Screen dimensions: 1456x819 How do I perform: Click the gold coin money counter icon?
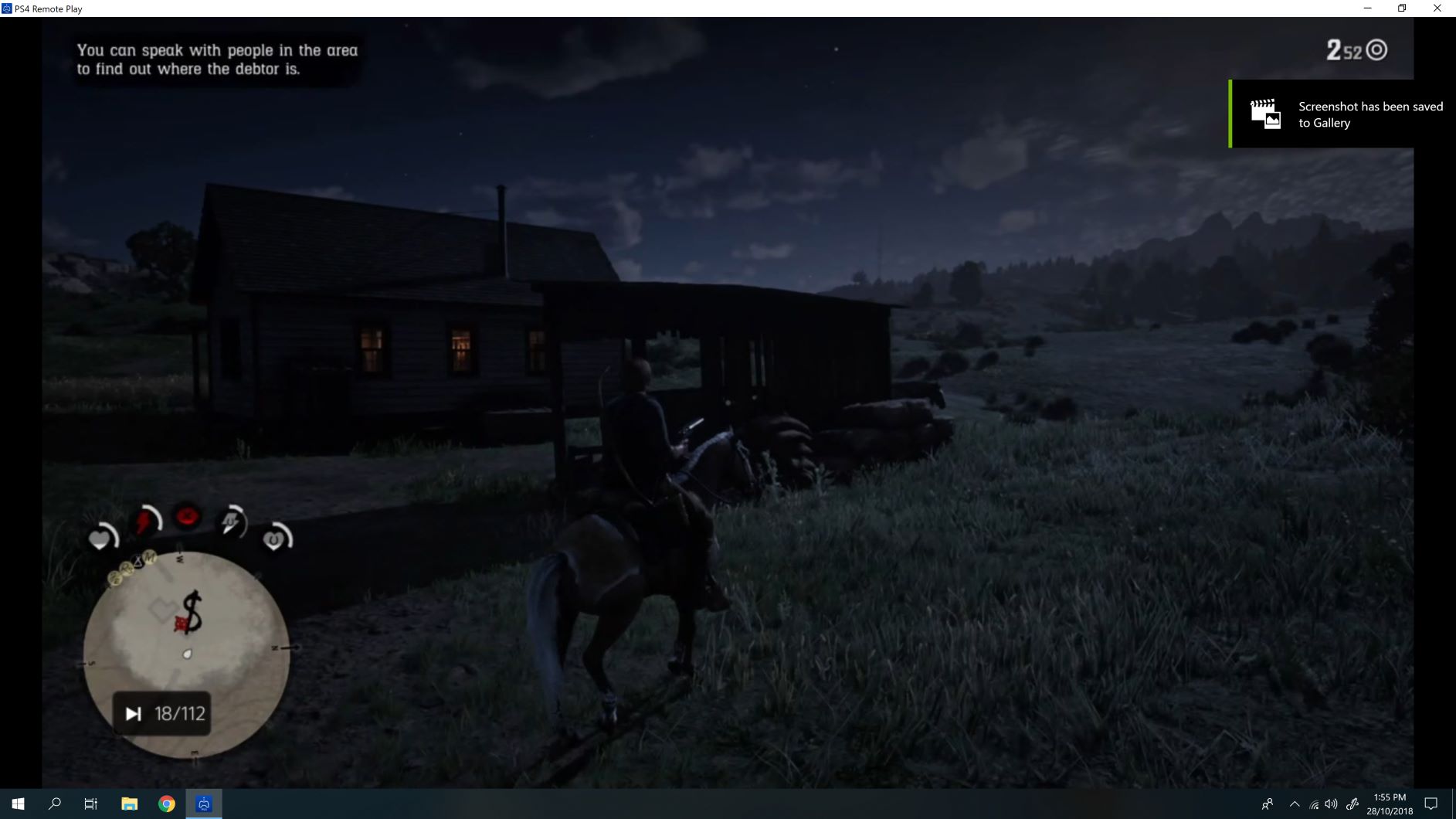point(1376,48)
